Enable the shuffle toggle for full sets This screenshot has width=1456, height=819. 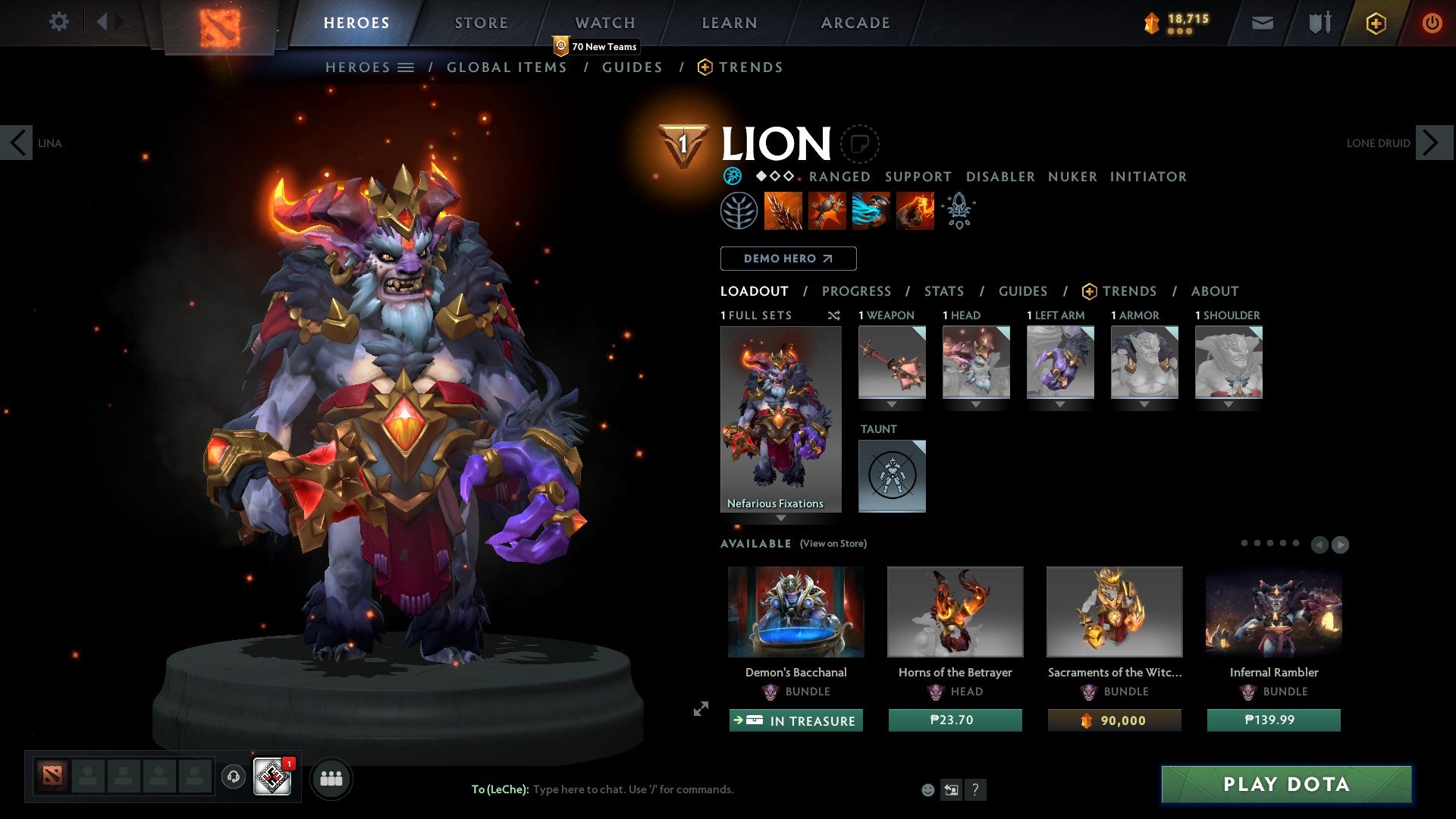tap(833, 315)
